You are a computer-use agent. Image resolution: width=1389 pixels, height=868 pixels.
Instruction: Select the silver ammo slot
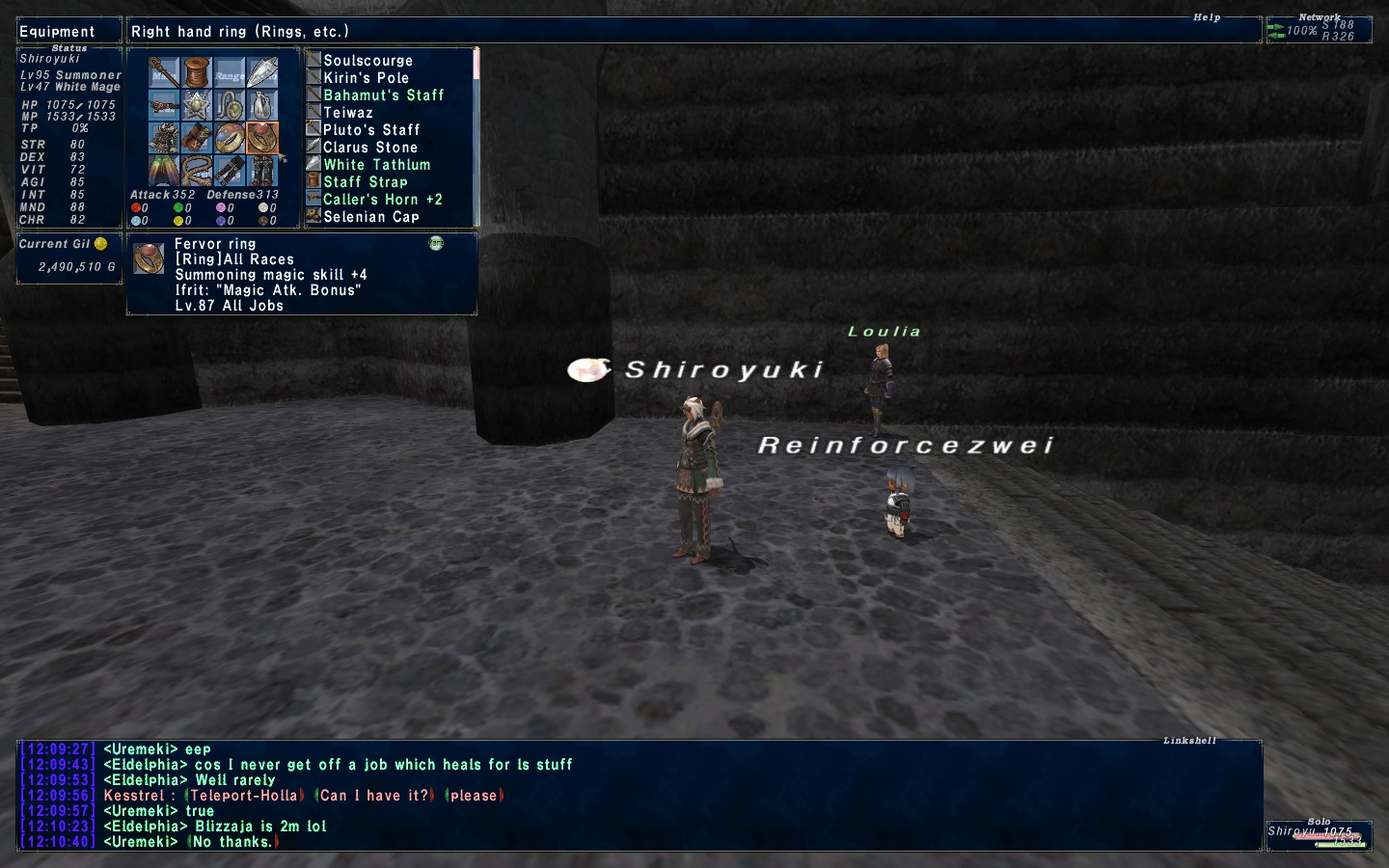pos(262,73)
